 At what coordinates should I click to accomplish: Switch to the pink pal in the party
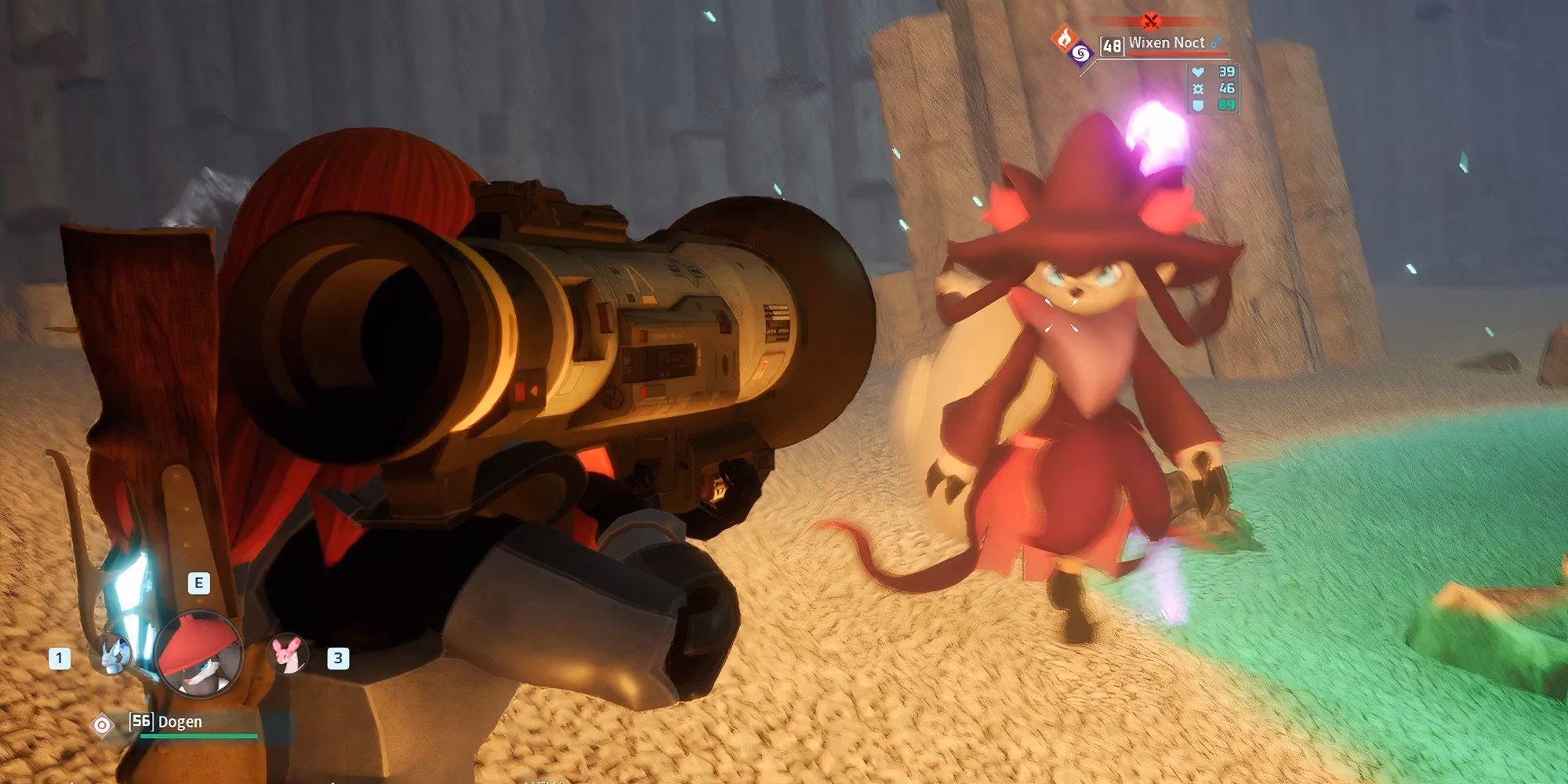(x=287, y=653)
